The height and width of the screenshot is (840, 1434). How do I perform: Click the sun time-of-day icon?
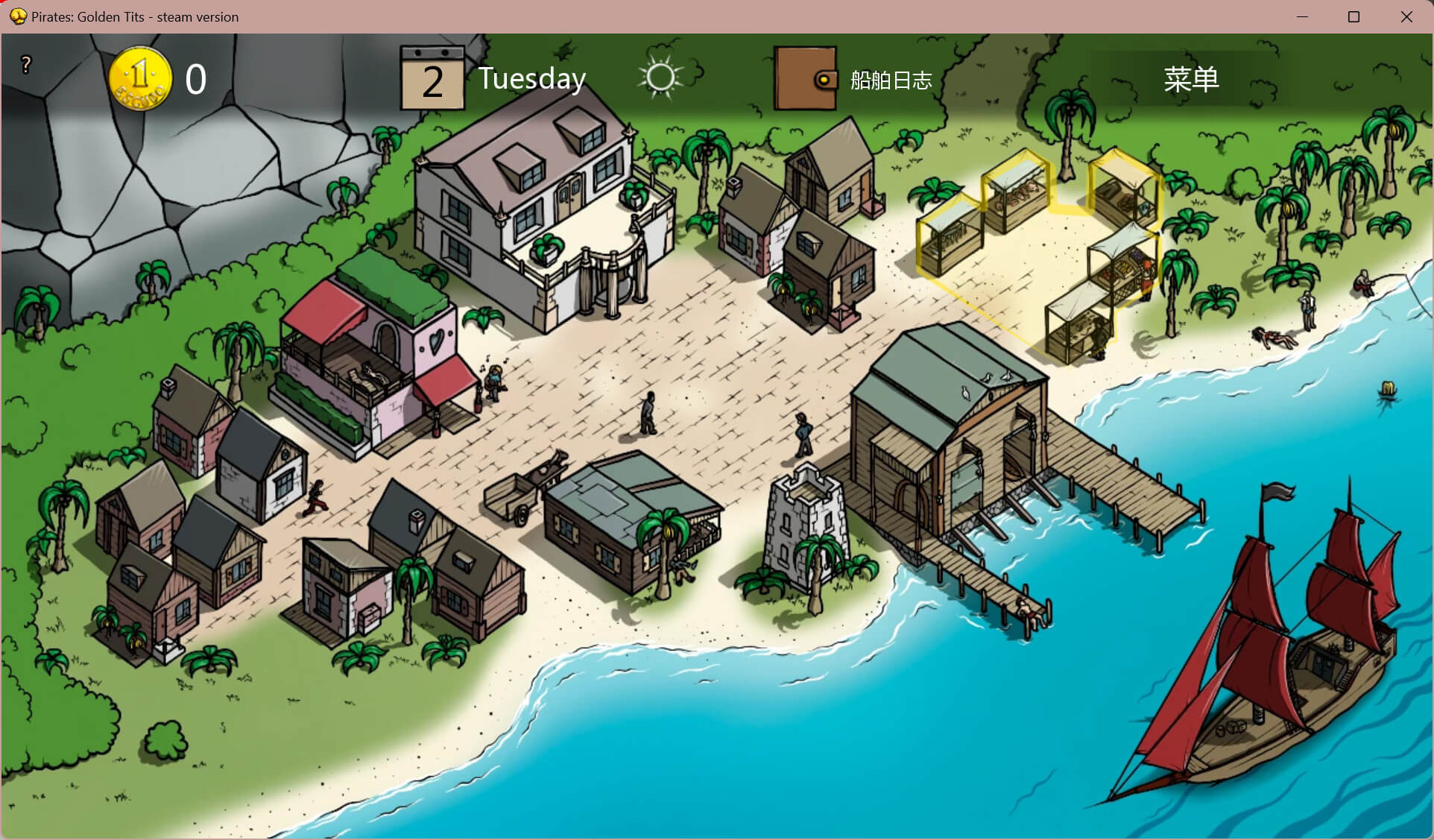(x=660, y=78)
